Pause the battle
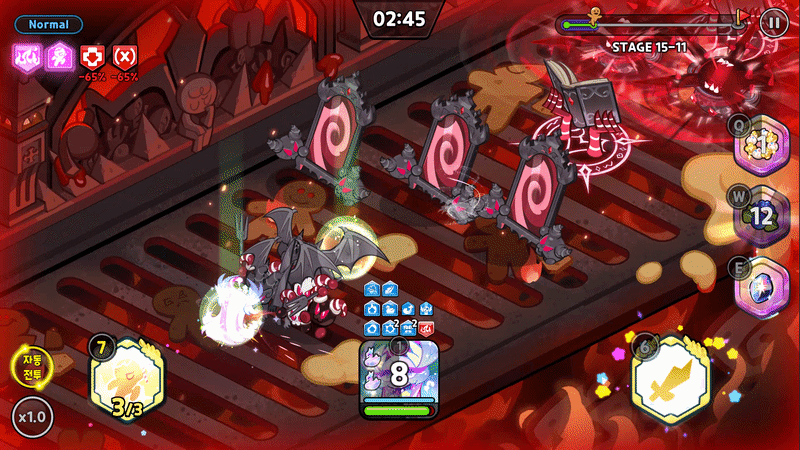800x450 pixels. click(773, 21)
